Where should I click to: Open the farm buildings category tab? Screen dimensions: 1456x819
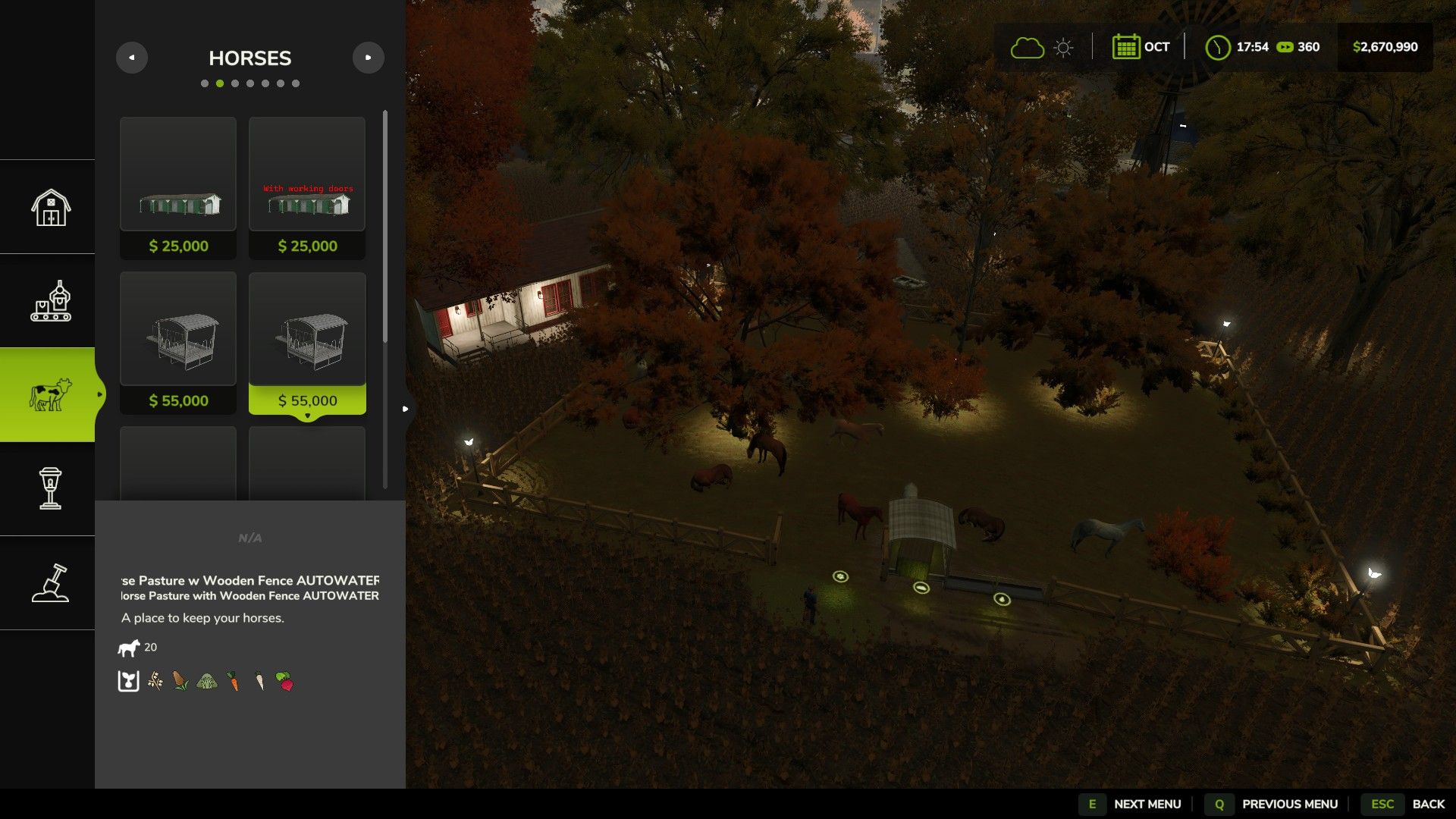click(x=50, y=207)
